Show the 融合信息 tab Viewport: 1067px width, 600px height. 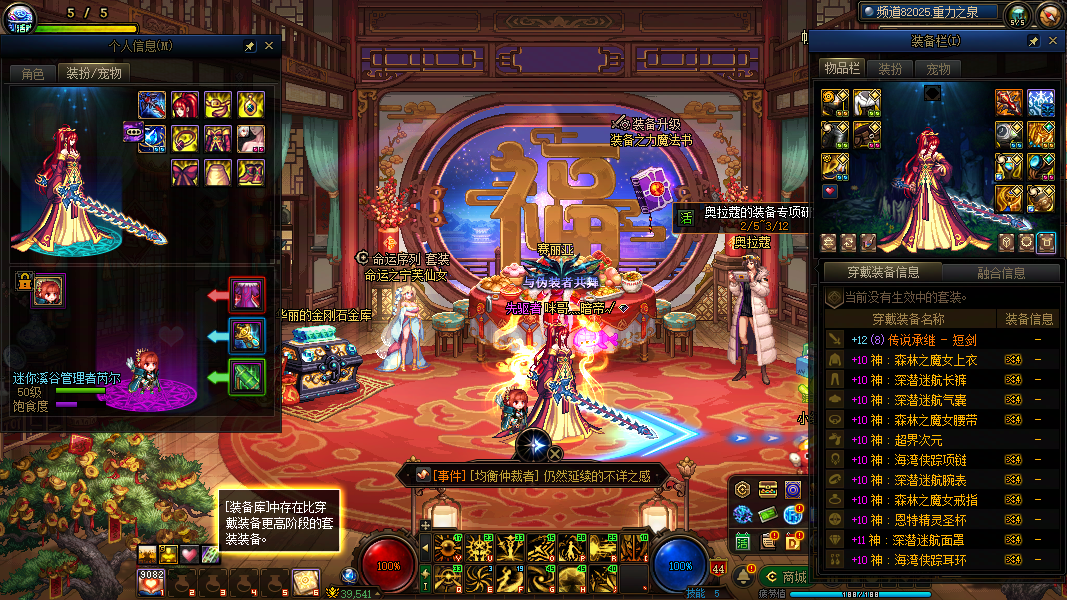pos(1000,272)
